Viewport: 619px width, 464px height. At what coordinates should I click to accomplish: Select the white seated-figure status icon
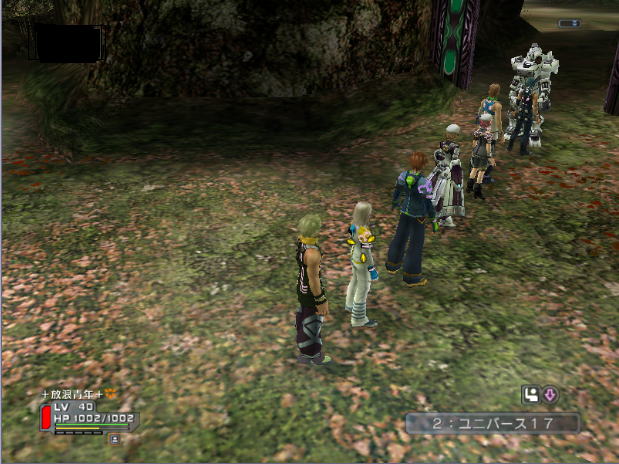[x=530, y=395]
